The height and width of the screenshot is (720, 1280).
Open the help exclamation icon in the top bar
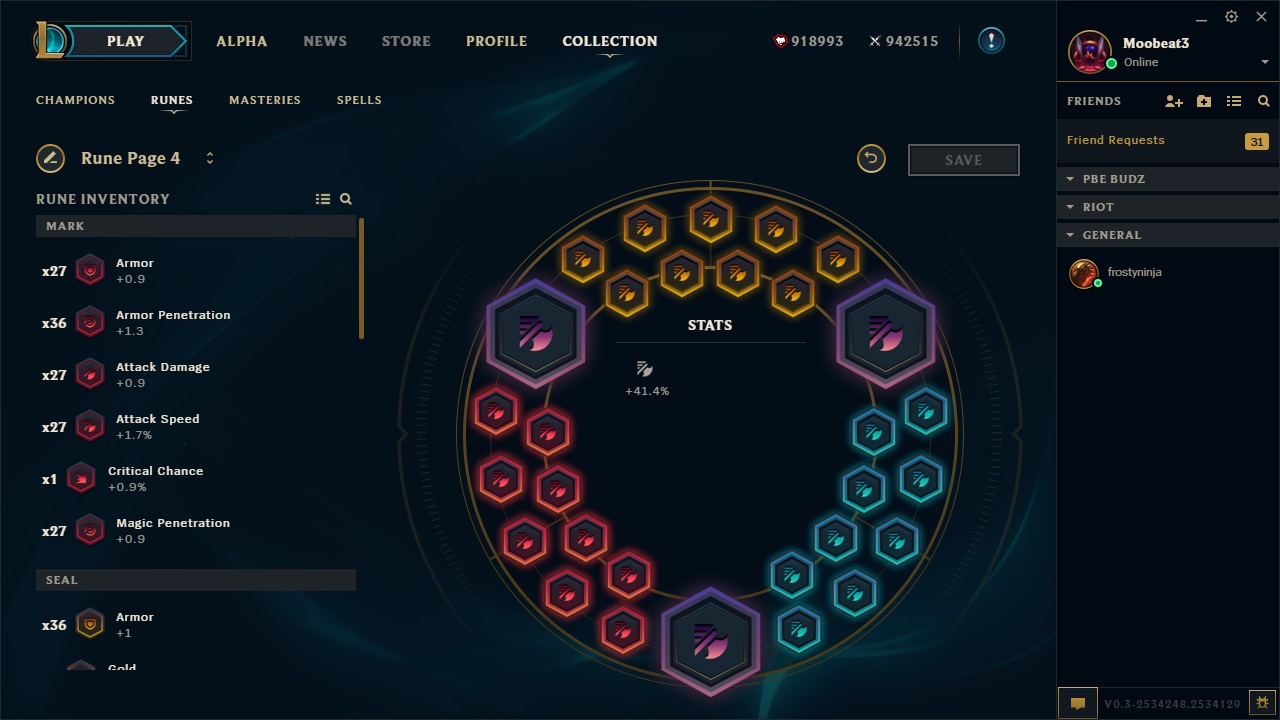(x=990, y=41)
